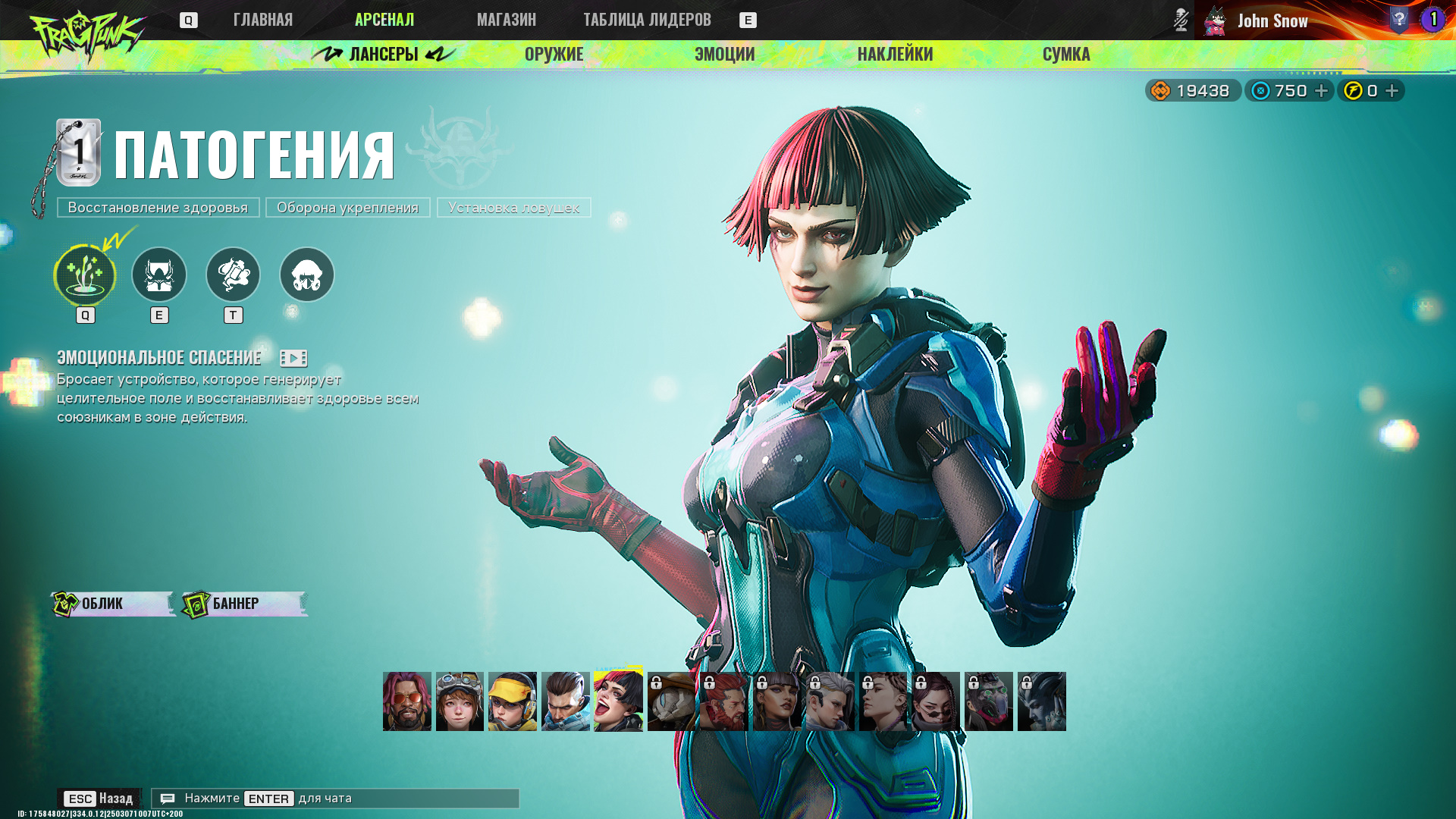Viewport: 1456px width, 819px height.
Task: Open John Snow player profile
Action: (1272, 20)
